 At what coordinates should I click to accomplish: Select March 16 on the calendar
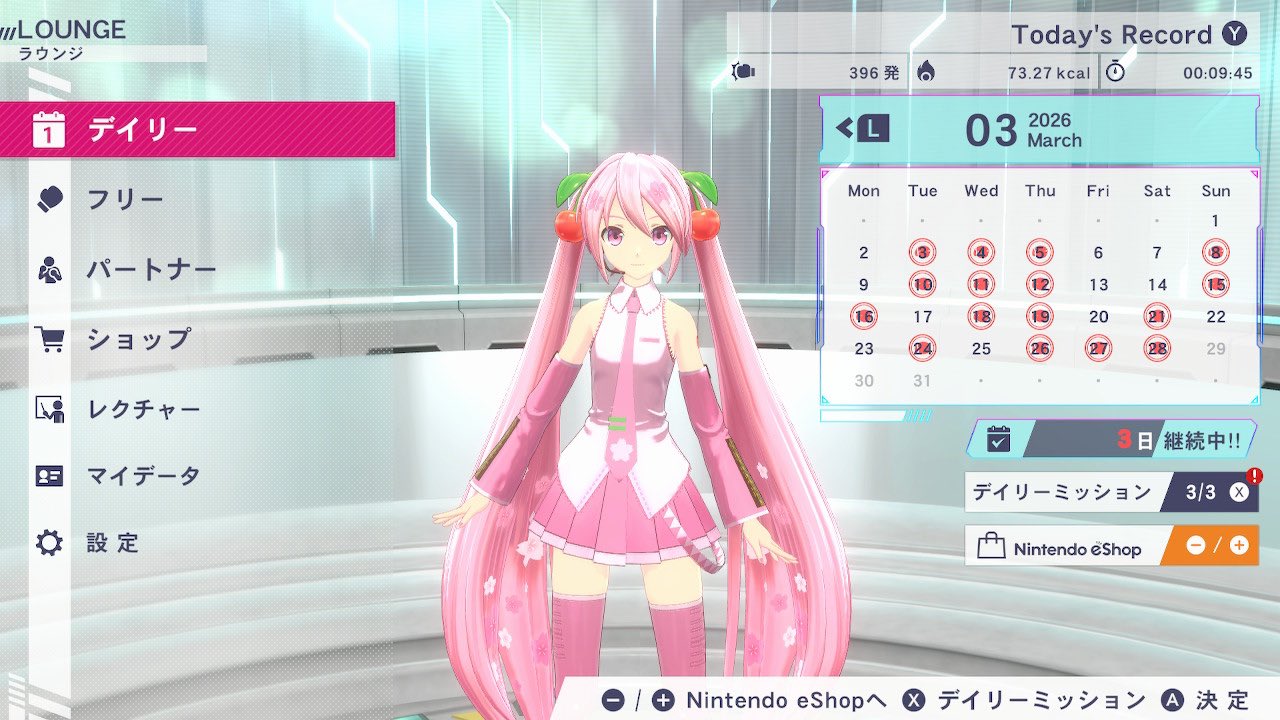tap(864, 317)
